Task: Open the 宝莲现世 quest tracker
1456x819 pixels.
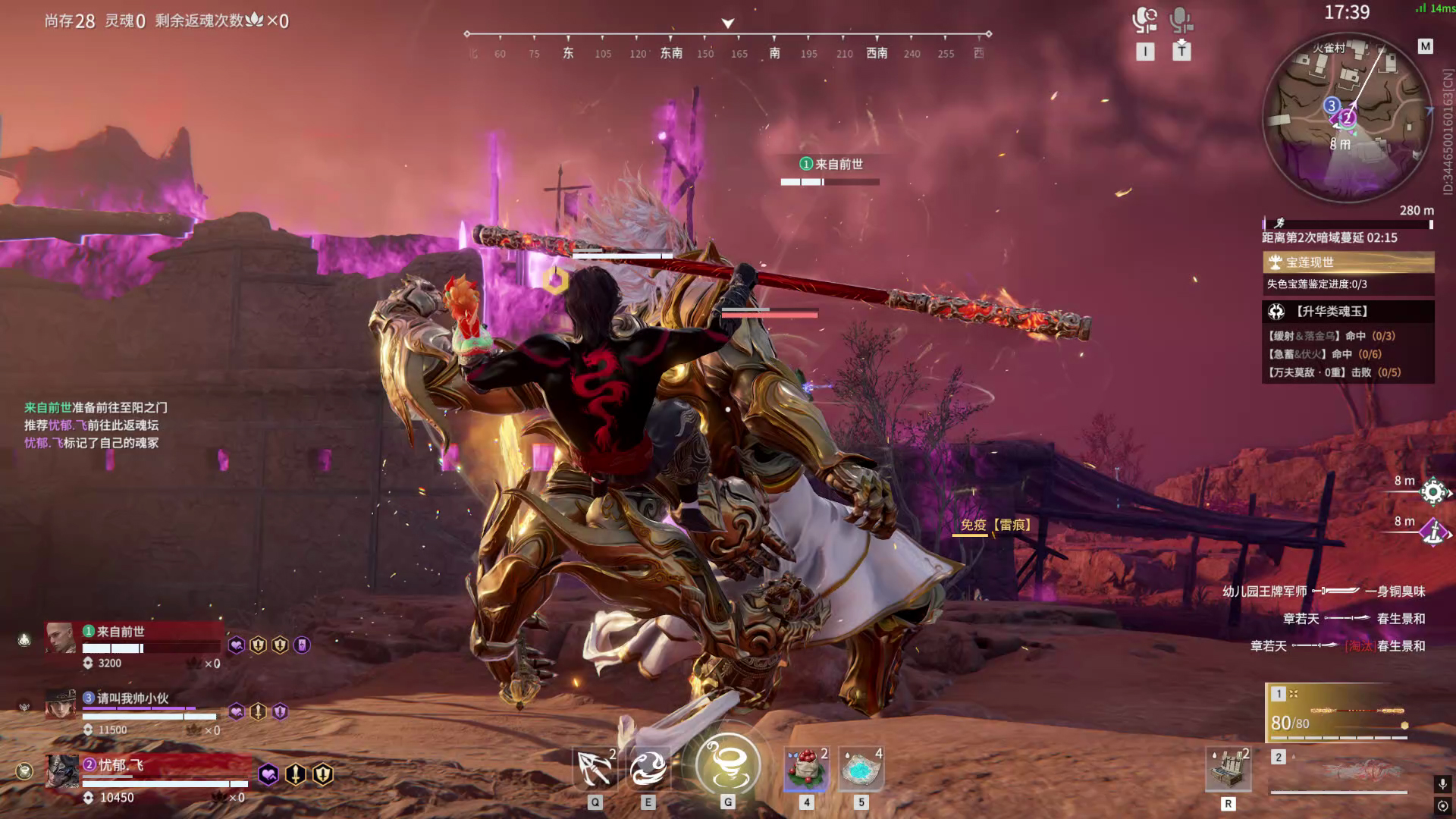Action: [x=1348, y=262]
